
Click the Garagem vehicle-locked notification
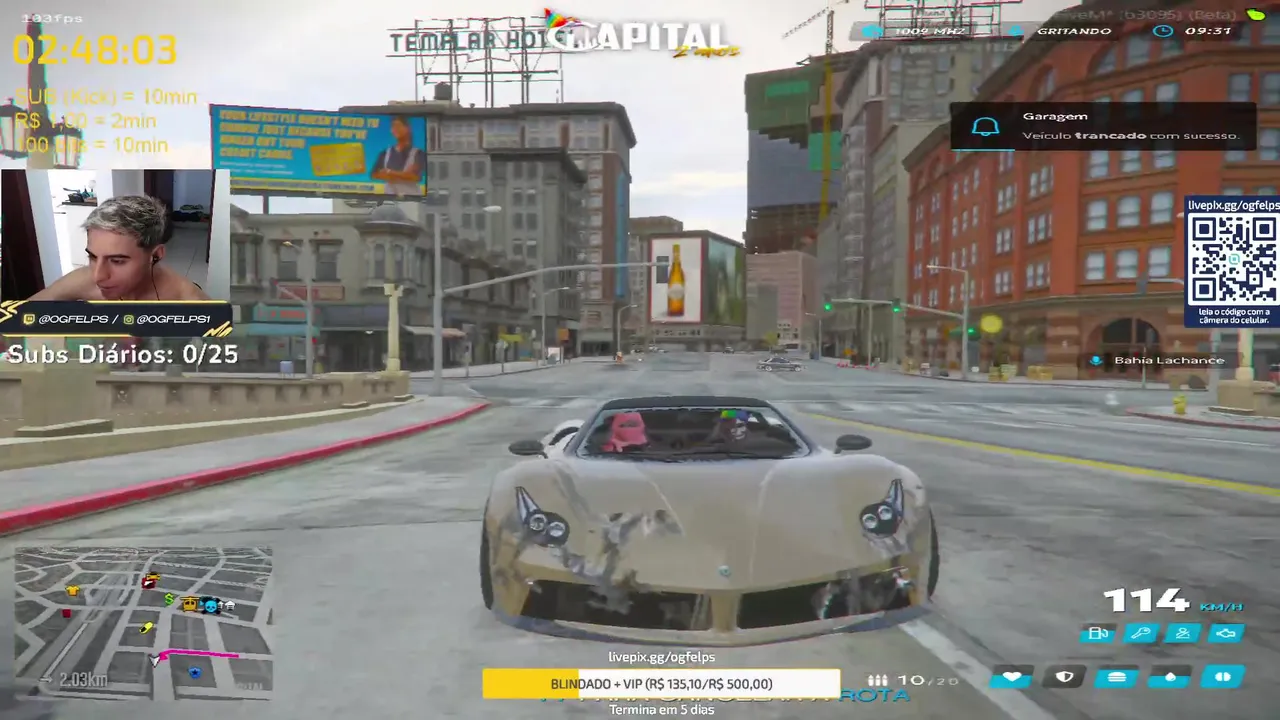[1102, 126]
